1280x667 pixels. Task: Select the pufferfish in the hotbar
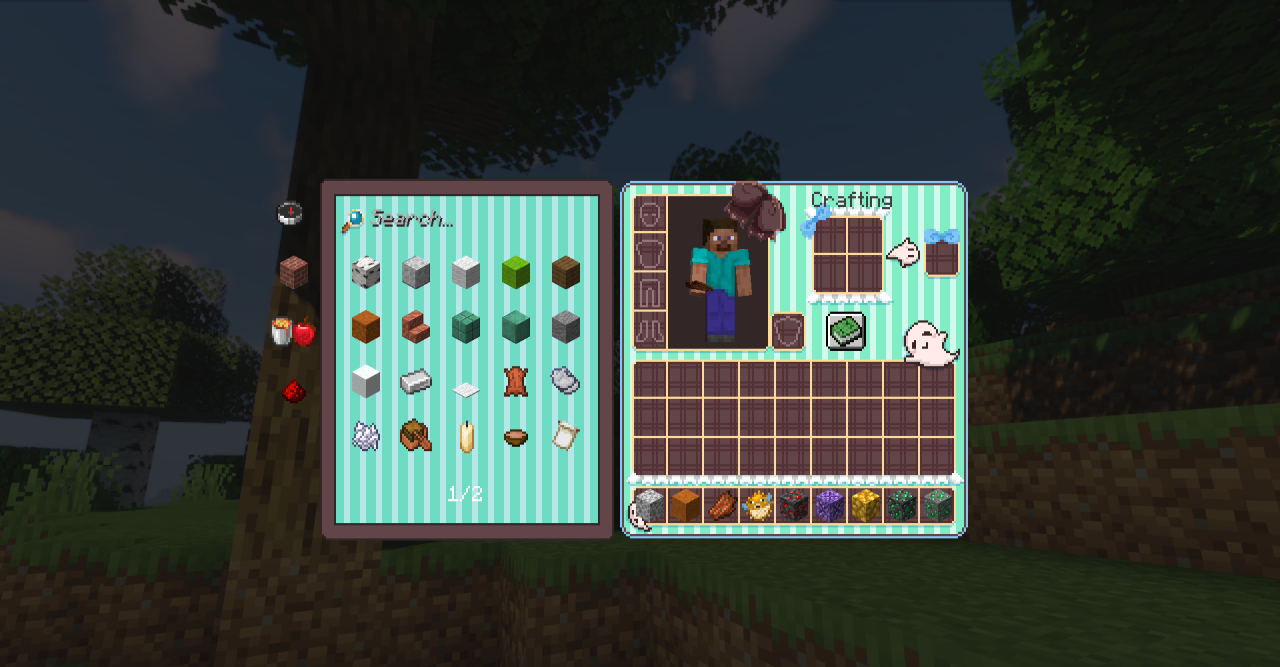pos(757,506)
